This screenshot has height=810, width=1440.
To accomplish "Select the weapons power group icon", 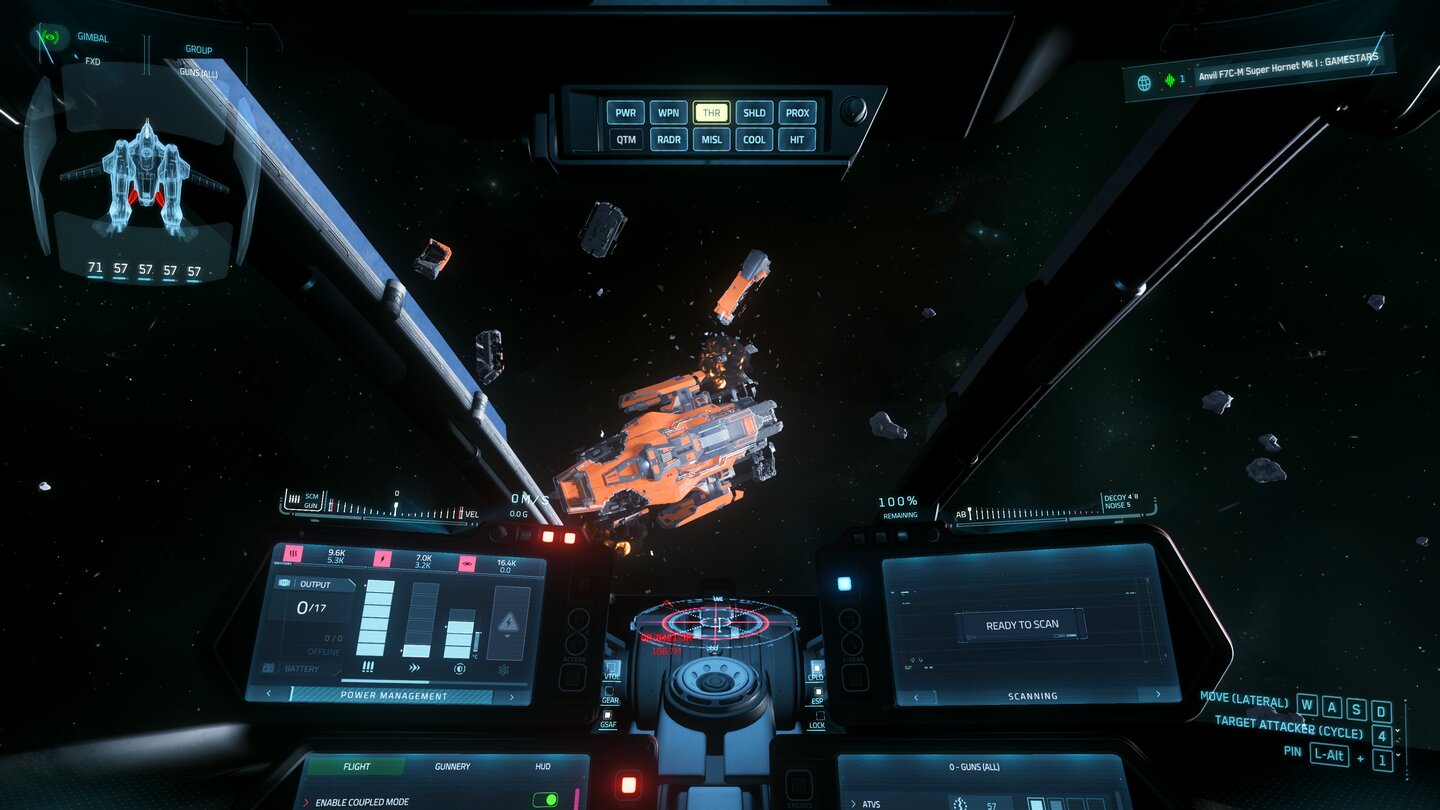I will pyautogui.click(x=292, y=552).
